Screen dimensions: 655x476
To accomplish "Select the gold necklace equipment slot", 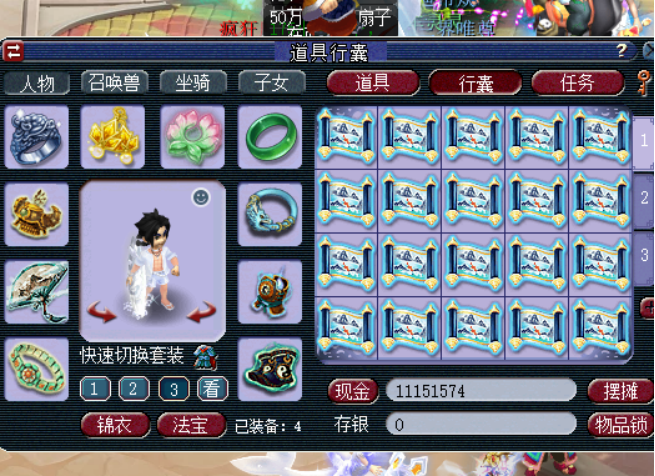I will pos(112,137).
